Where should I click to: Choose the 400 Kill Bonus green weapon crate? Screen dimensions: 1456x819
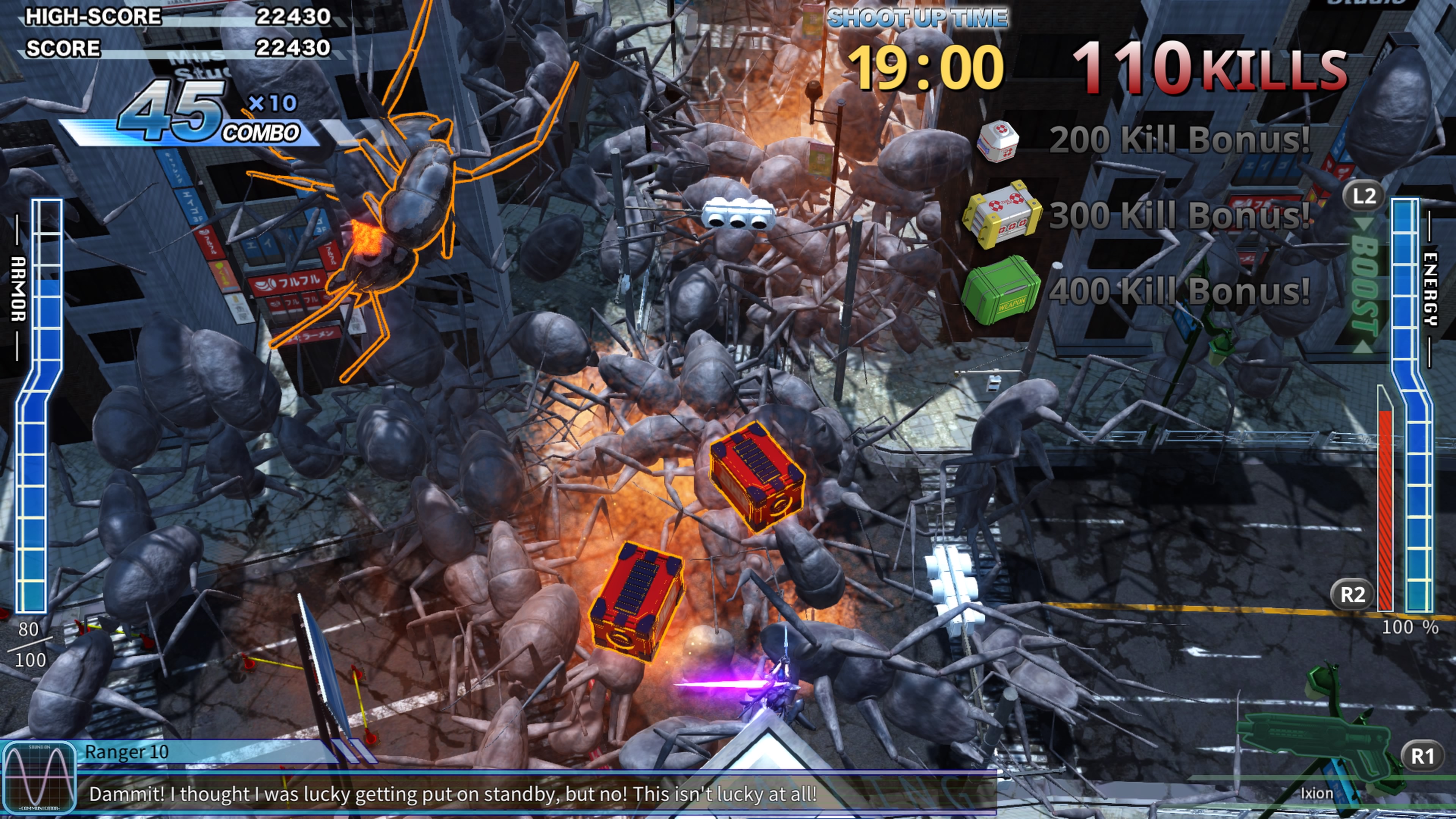tap(1001, 290)
